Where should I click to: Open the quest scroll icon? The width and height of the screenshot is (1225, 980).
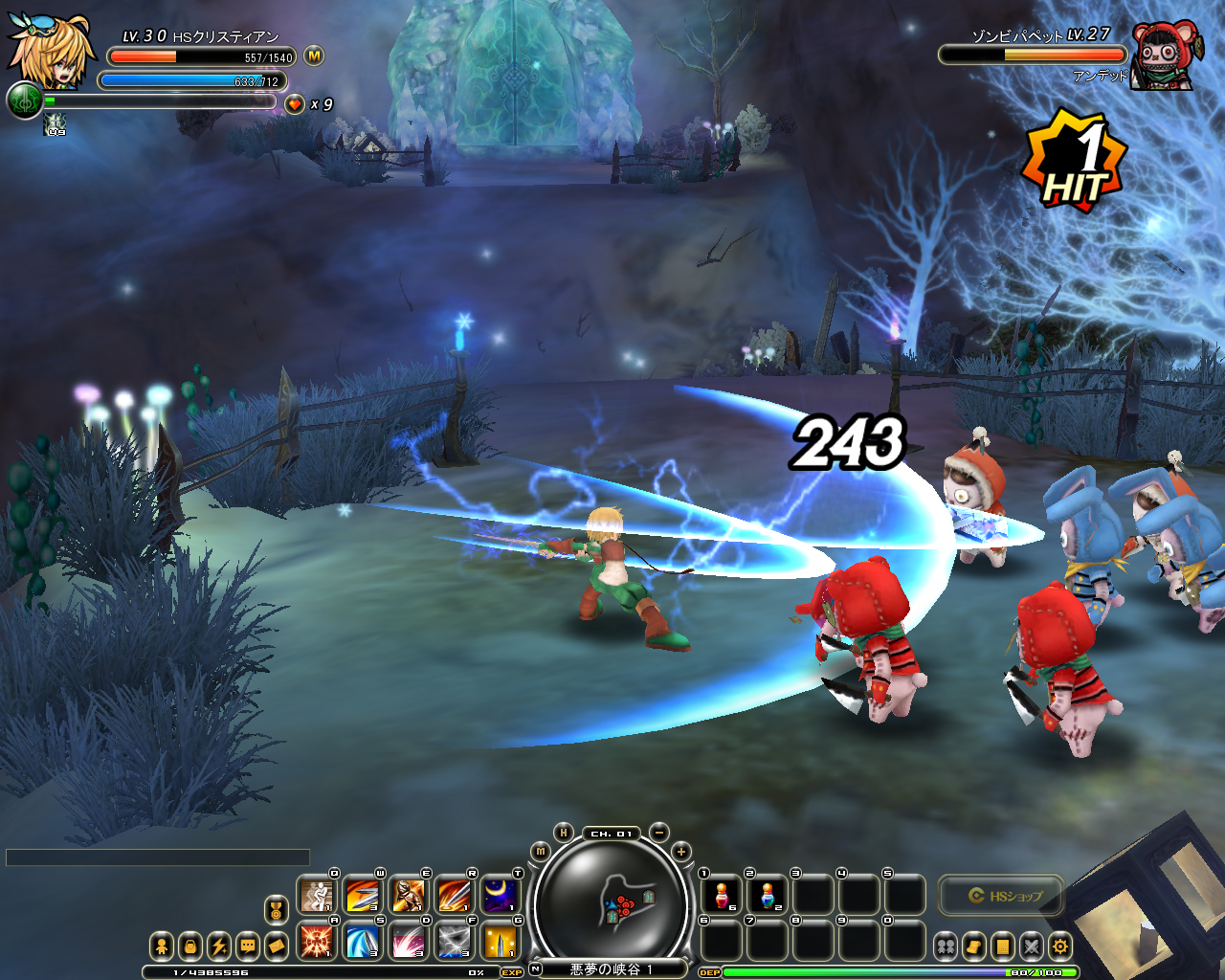pyautogui.click(x=973, y=947)
